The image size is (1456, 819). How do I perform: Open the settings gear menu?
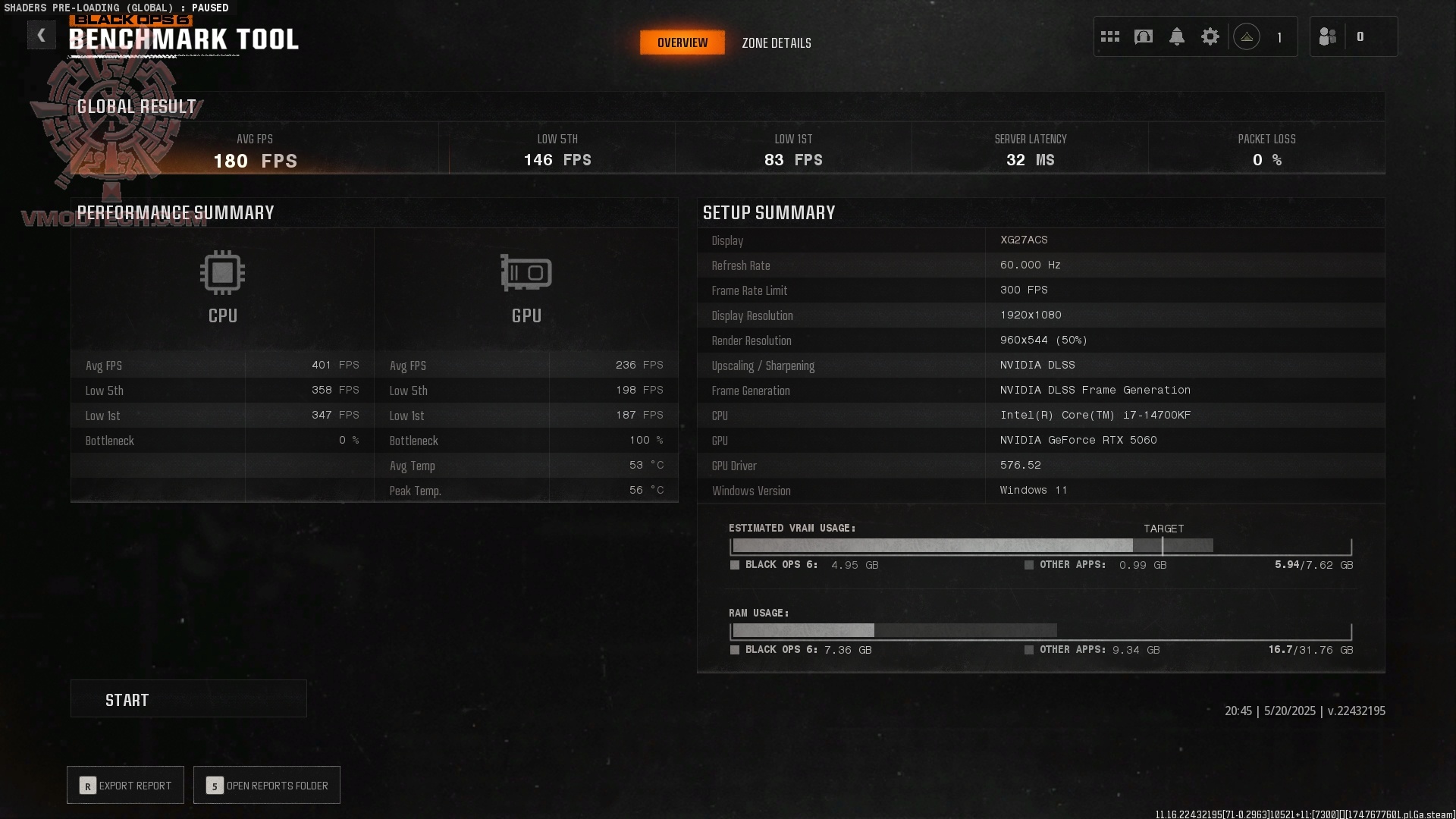[x=1210, y=36]
